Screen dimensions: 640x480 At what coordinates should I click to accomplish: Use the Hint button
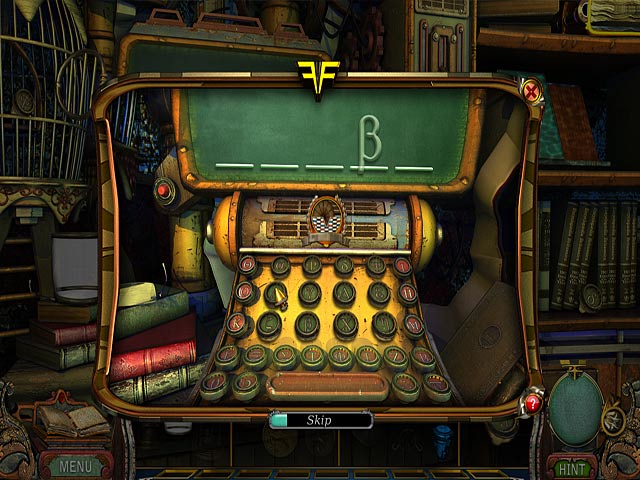pyautogui.click(x=572, y=466)
